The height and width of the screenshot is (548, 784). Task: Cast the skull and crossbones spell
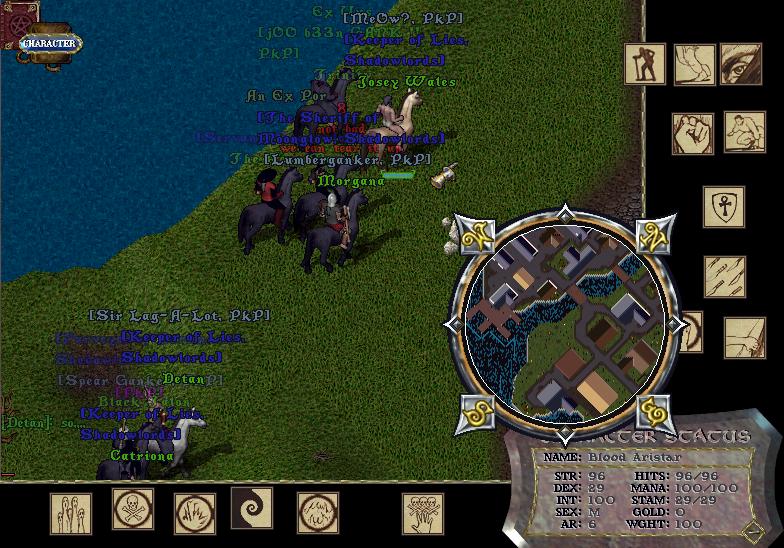132,509
